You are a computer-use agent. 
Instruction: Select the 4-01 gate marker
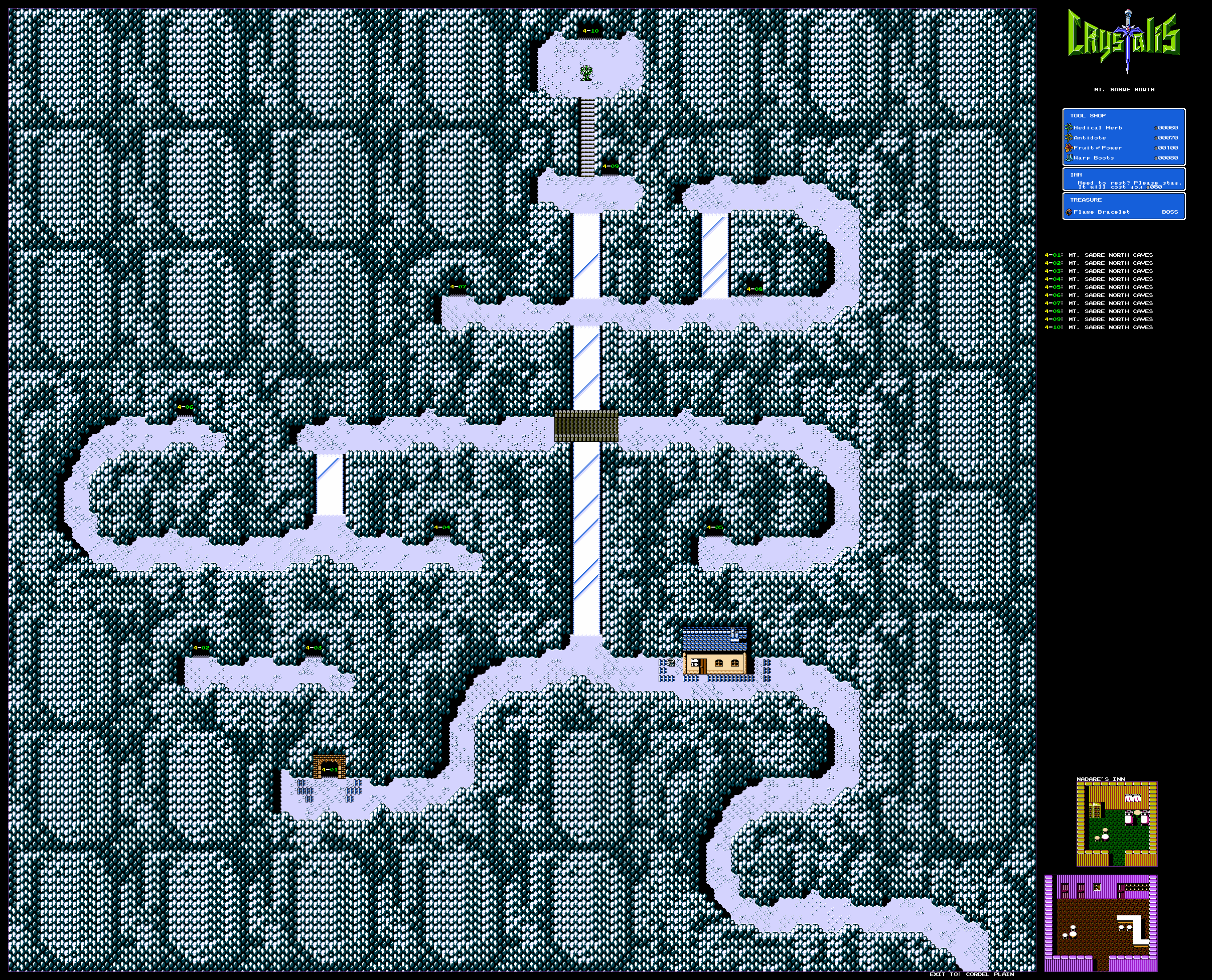329,769
